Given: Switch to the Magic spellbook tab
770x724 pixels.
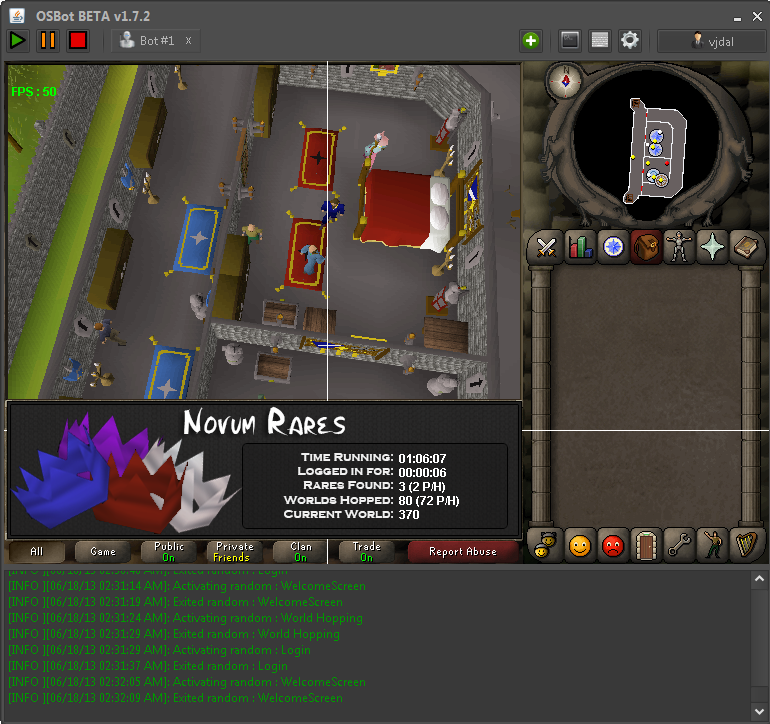Looking at the screenshot, I should coord(745,247).
